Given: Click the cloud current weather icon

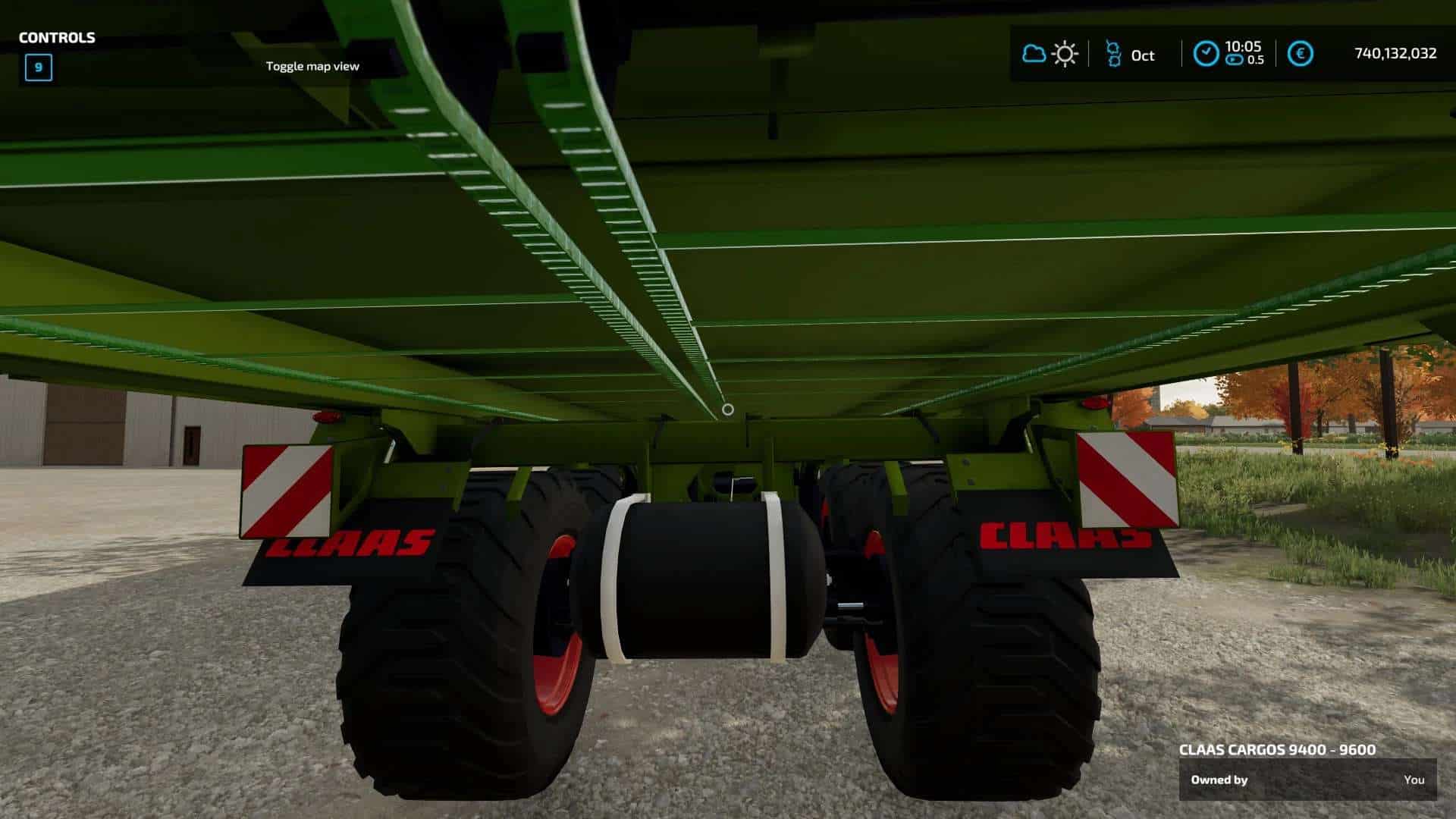Looking at the screenshot, I should (1033, 54).
